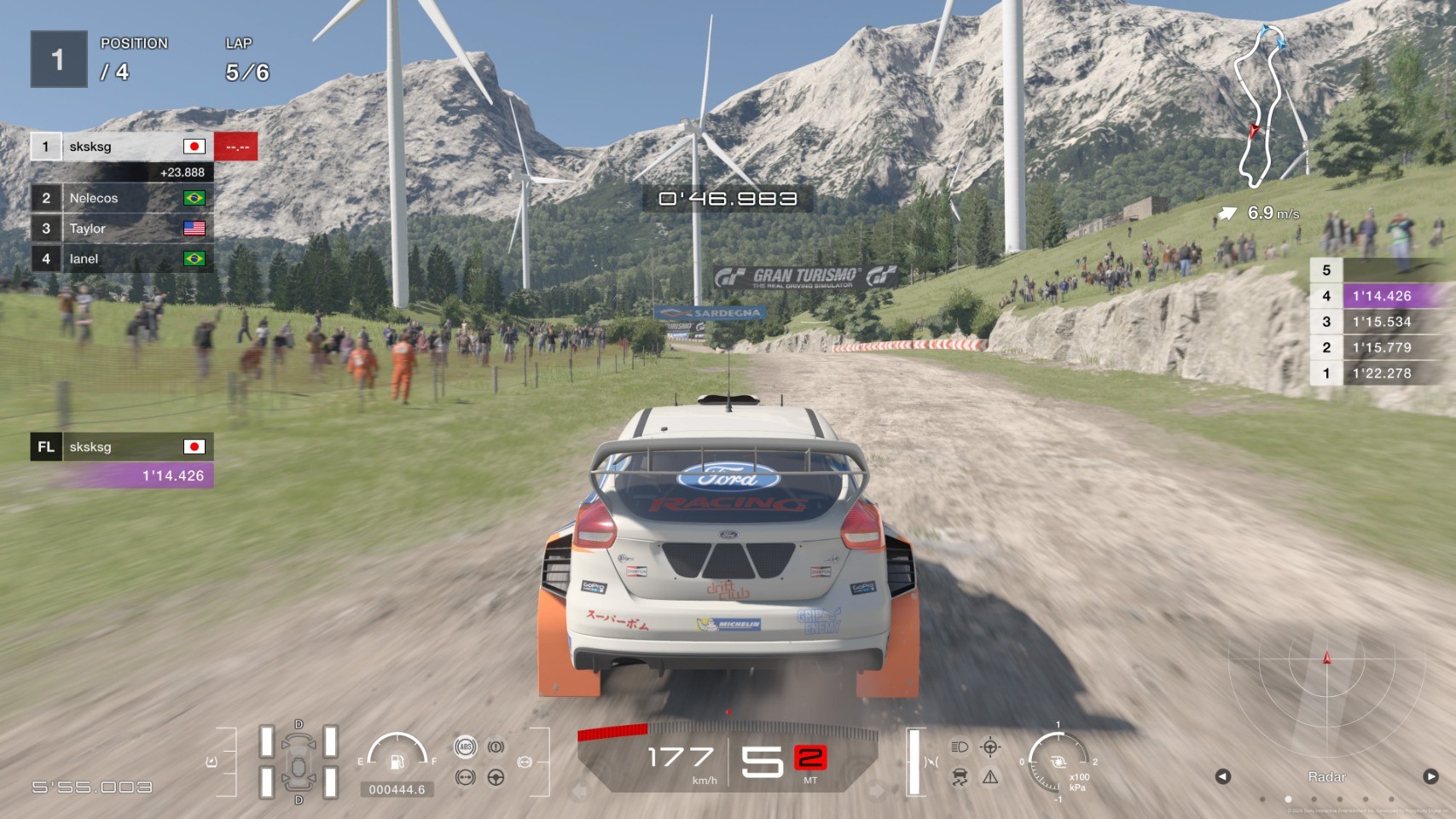
Task: Choose Ianel's entry in the standings list
Action: coord(121,258)
